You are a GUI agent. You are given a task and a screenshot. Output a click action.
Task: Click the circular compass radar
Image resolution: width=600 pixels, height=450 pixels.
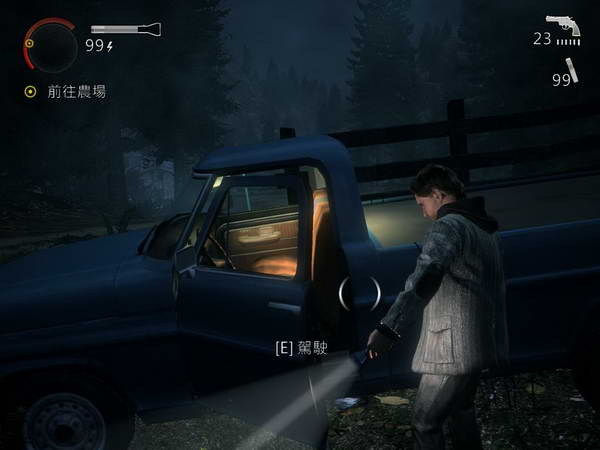pos(49,43)
